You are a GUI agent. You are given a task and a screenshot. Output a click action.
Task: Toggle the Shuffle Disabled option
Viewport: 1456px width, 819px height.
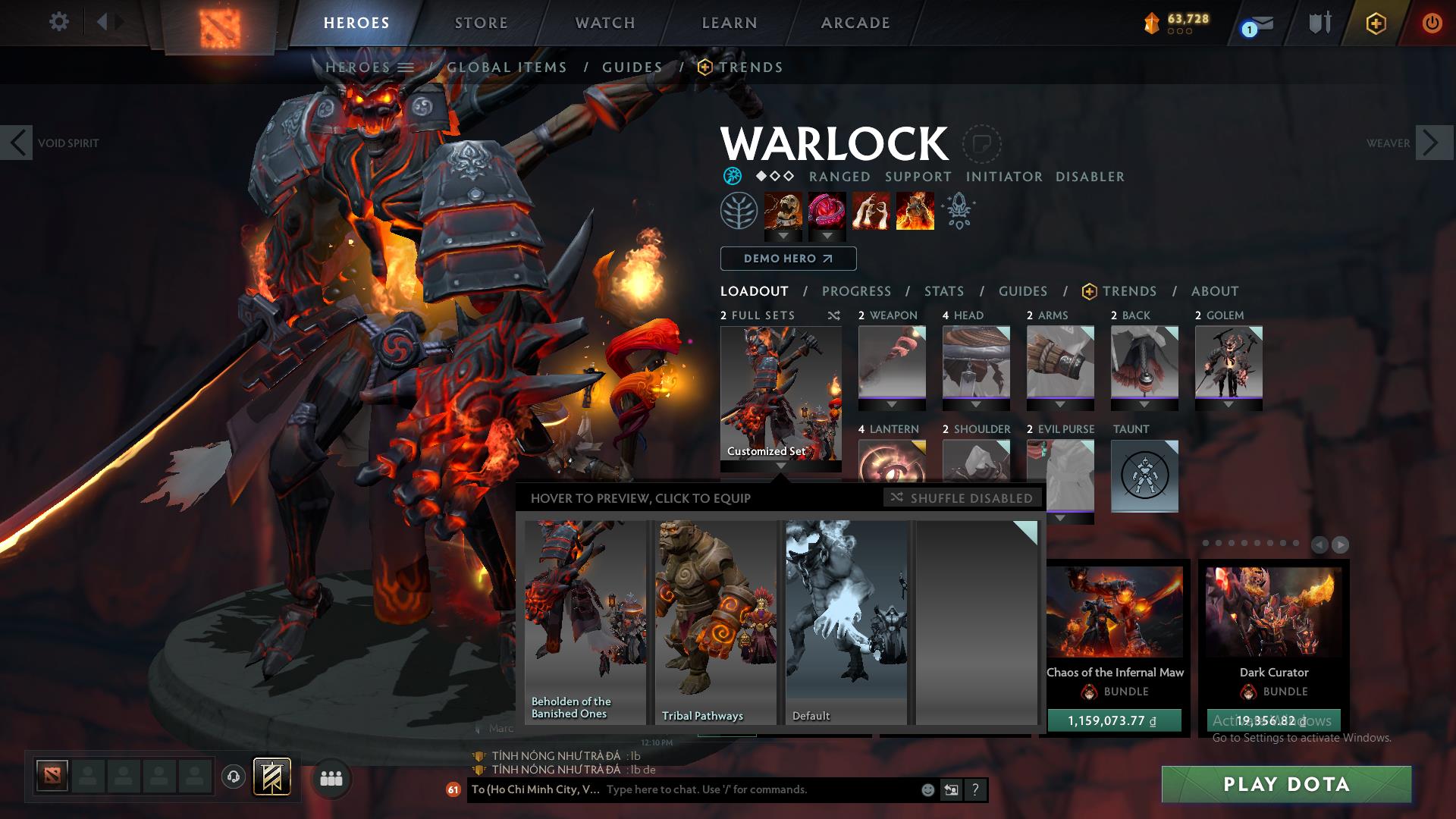[x=962, y=498]
